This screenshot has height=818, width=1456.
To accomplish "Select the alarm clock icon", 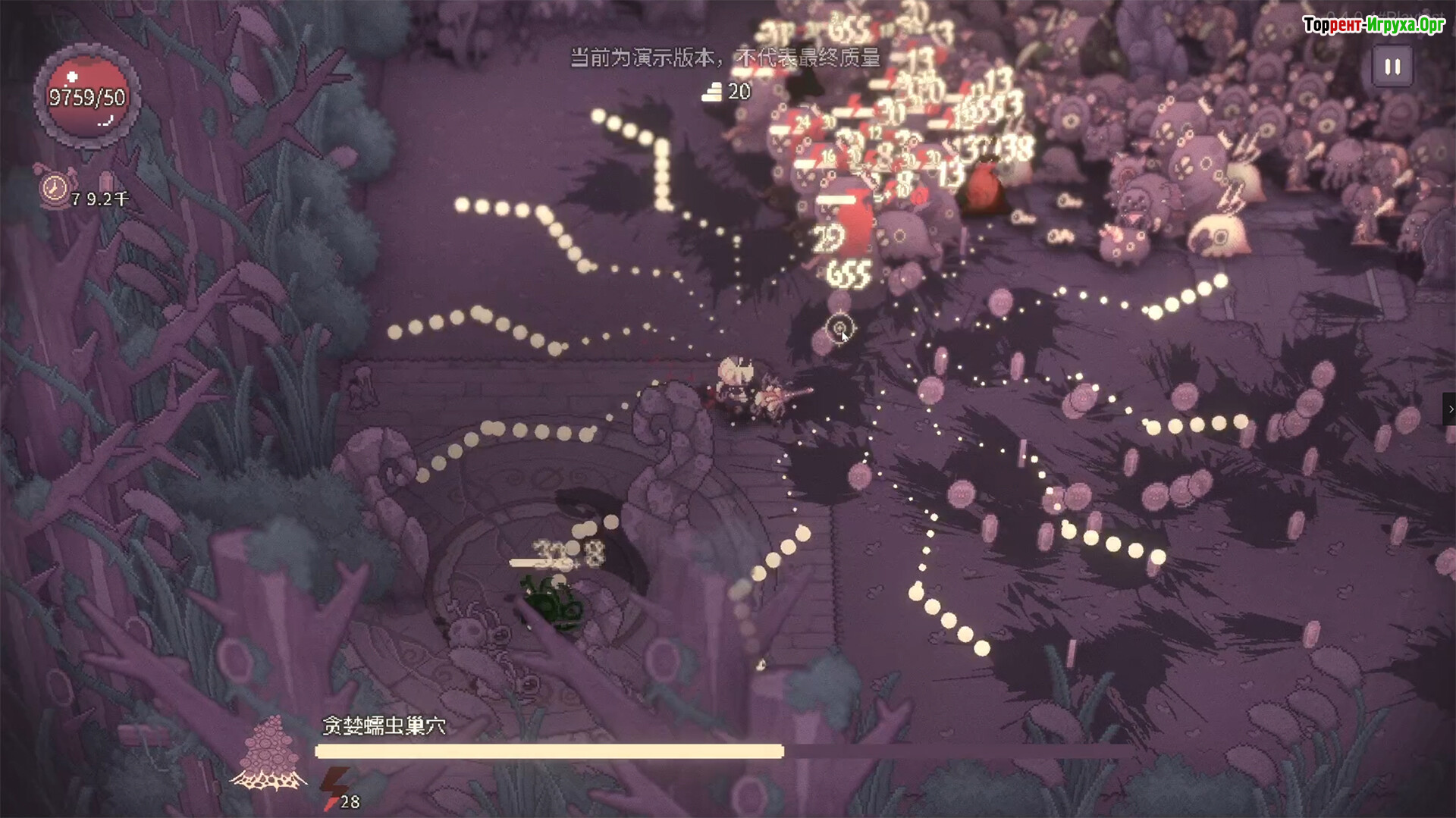I will (x=55, y=187).
